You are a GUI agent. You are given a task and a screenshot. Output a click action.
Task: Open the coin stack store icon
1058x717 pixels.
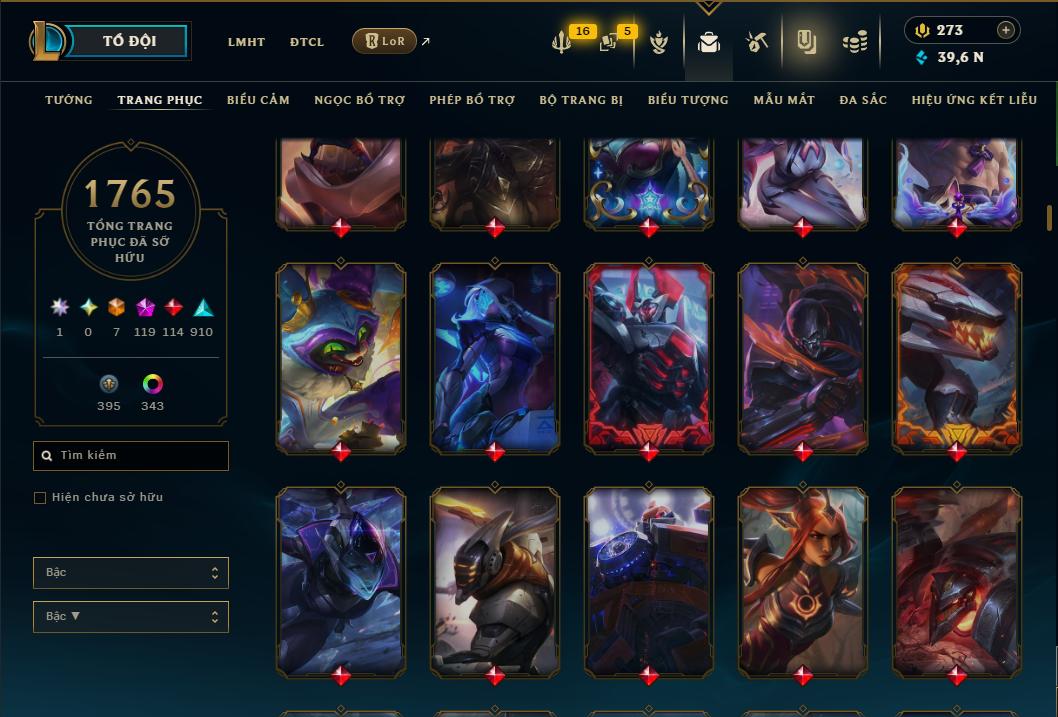(x=854, y=42)
